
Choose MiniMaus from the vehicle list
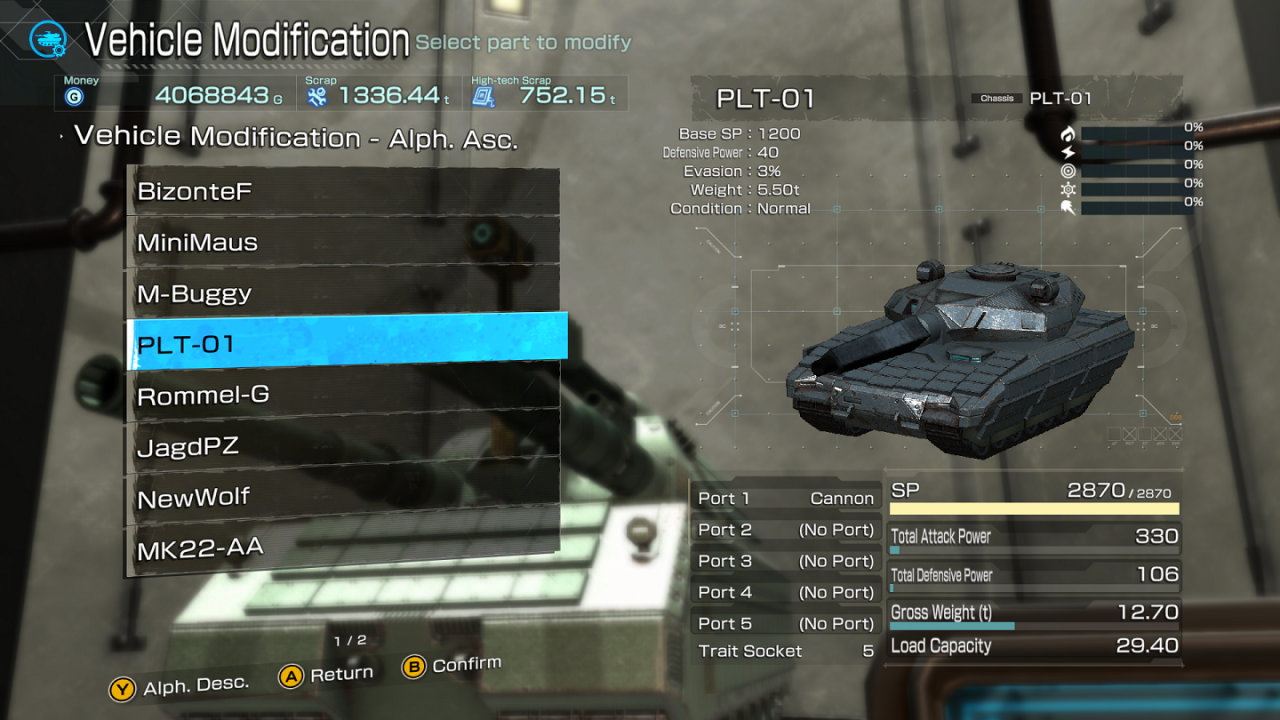342,242
